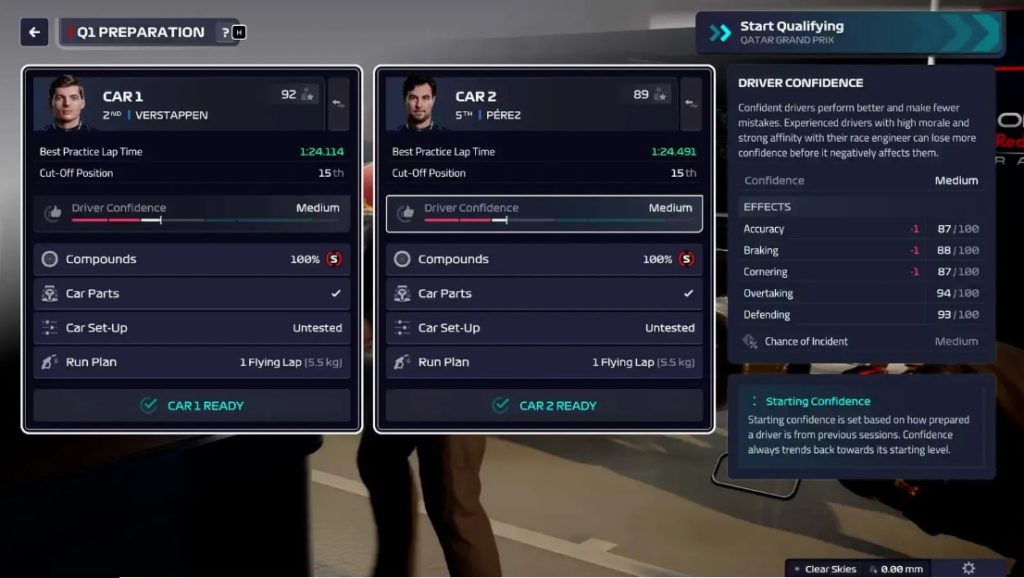1024x578 pixels.
Task: Open Car 2 Run Plan row
Action: click(544, 362)
